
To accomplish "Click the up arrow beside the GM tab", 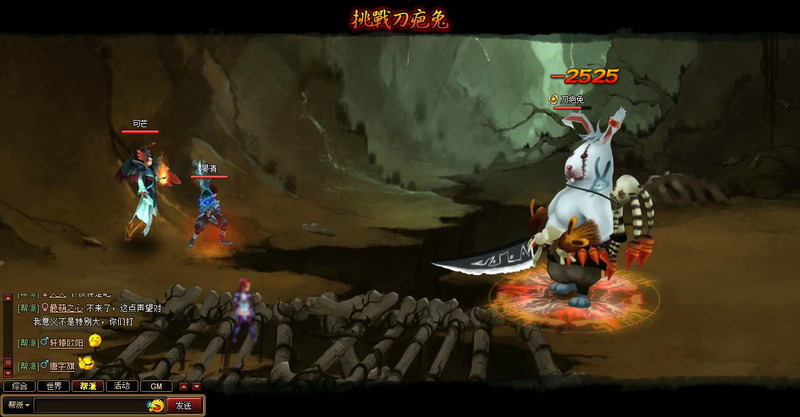I will point(183,386).
